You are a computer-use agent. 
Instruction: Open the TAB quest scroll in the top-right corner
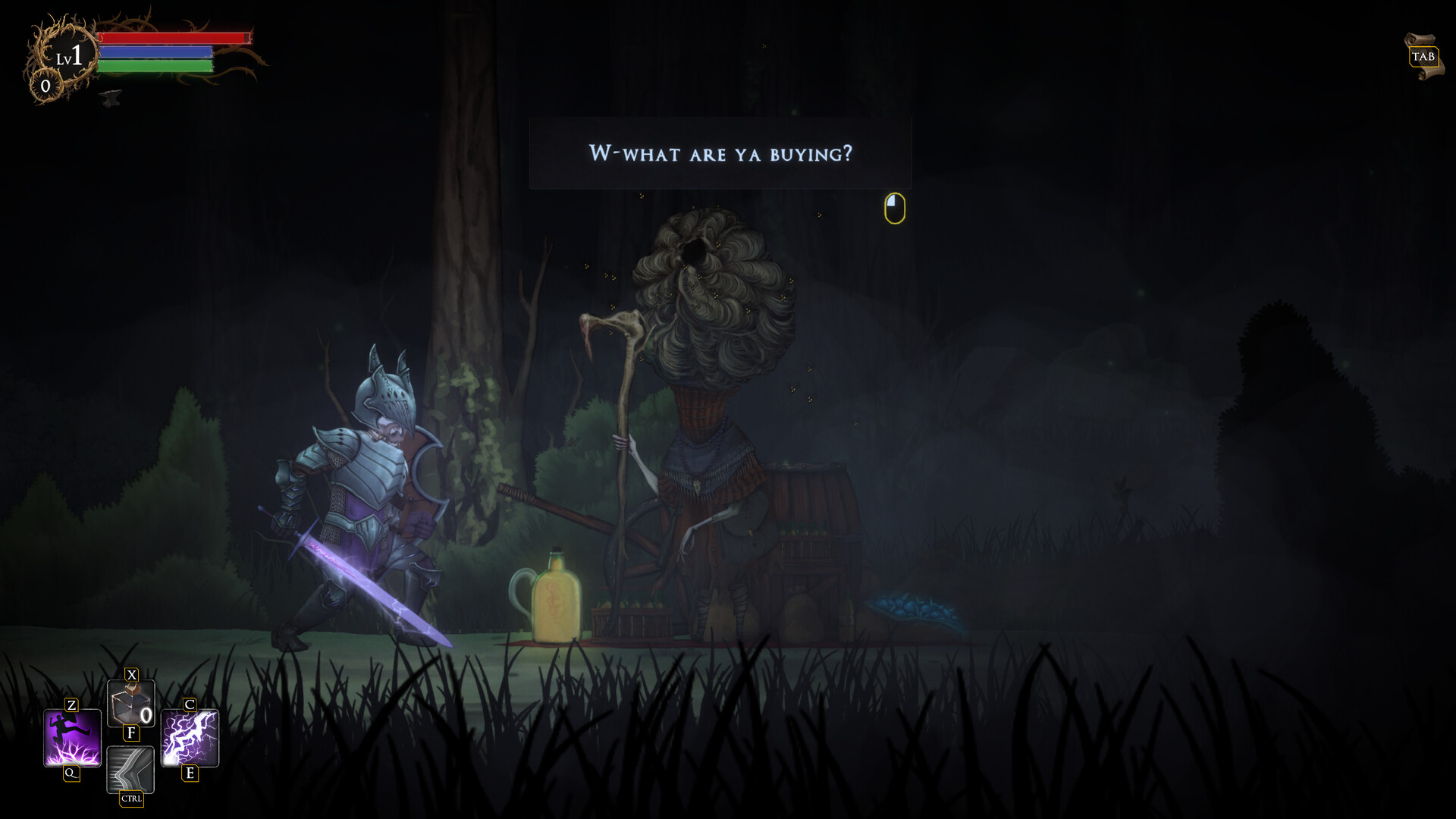pyautogui.click(x=1423, y=55)
